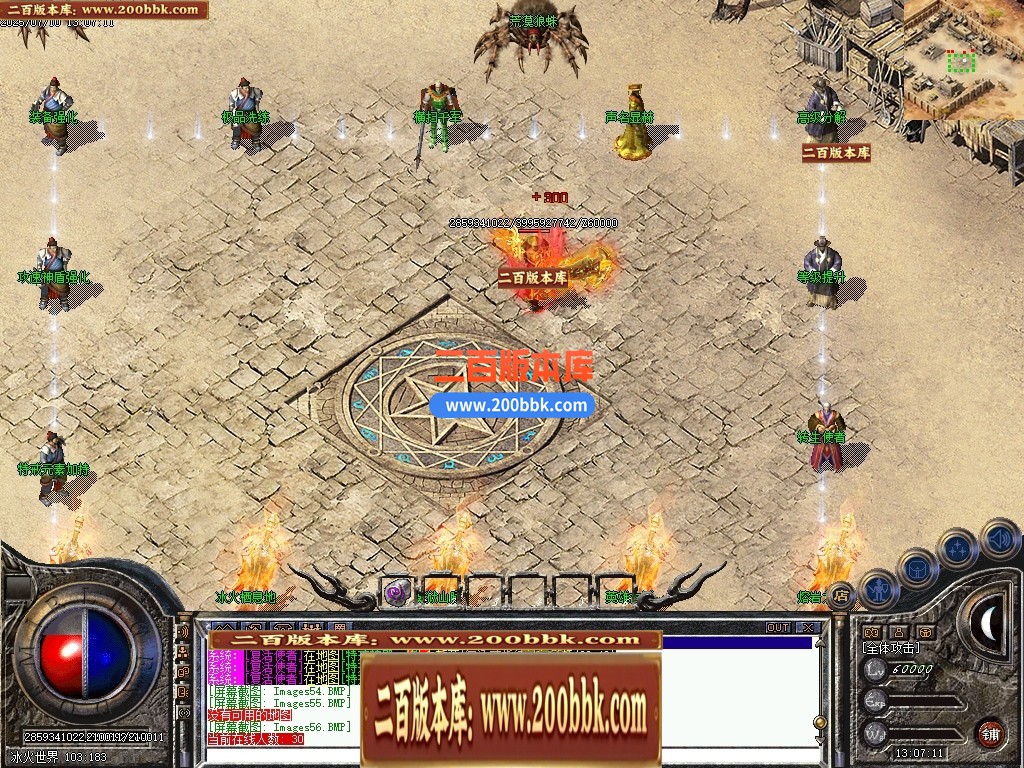Screen dimensions: 1024x768
Task: Click the red 铺 stall button
Action: 990,733
